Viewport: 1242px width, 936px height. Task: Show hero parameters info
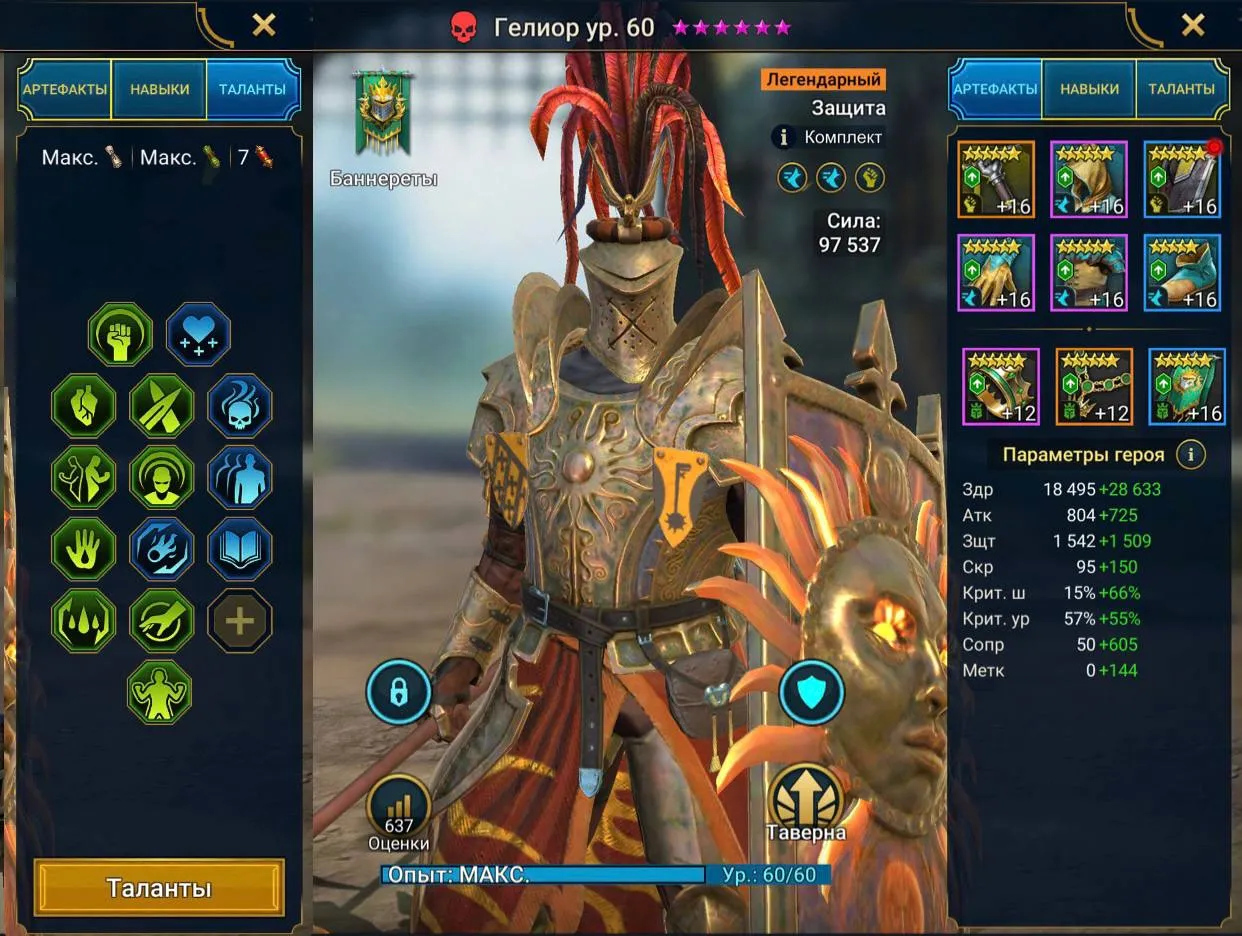tap(1190, 455)
